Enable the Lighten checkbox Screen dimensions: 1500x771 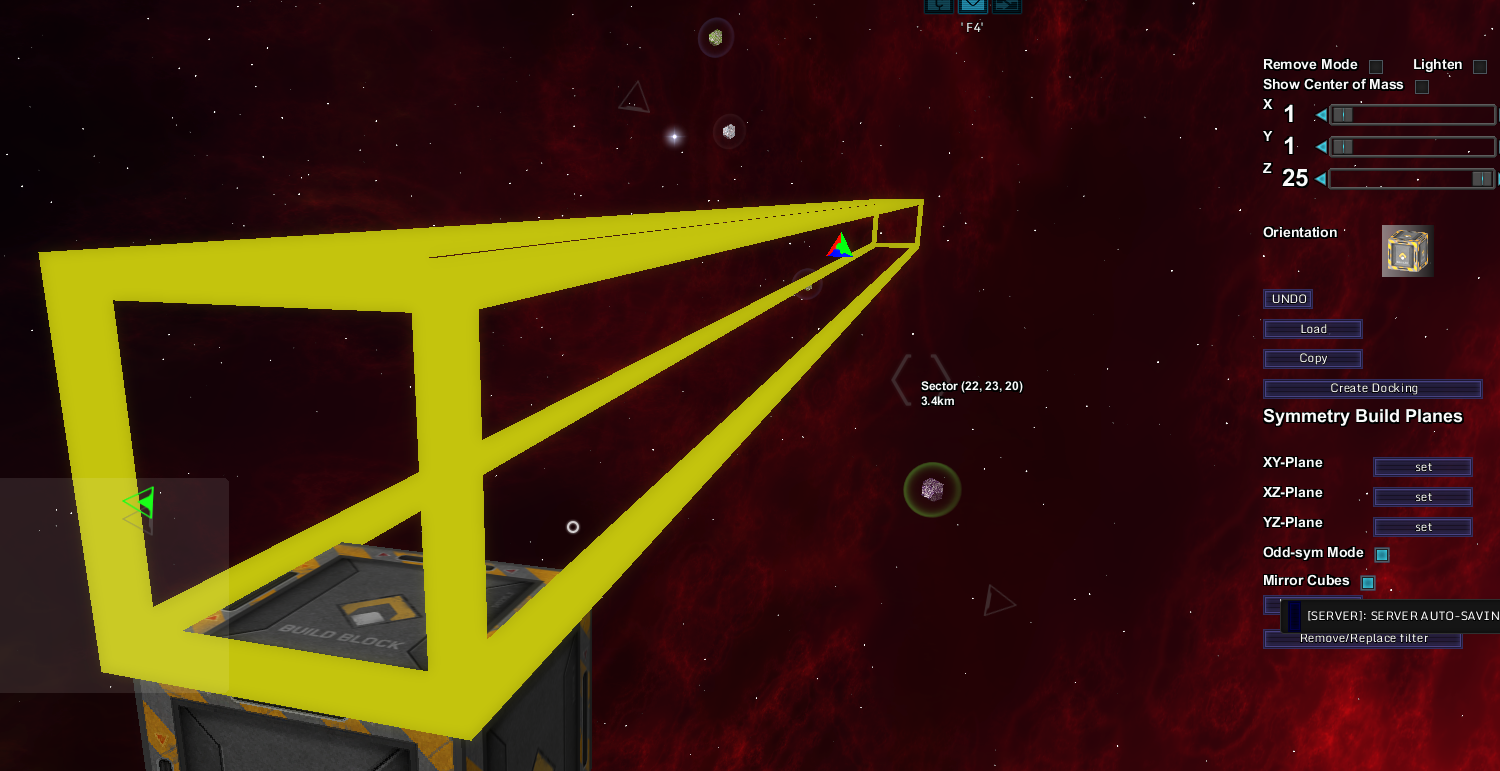[x=1480, y=67]
